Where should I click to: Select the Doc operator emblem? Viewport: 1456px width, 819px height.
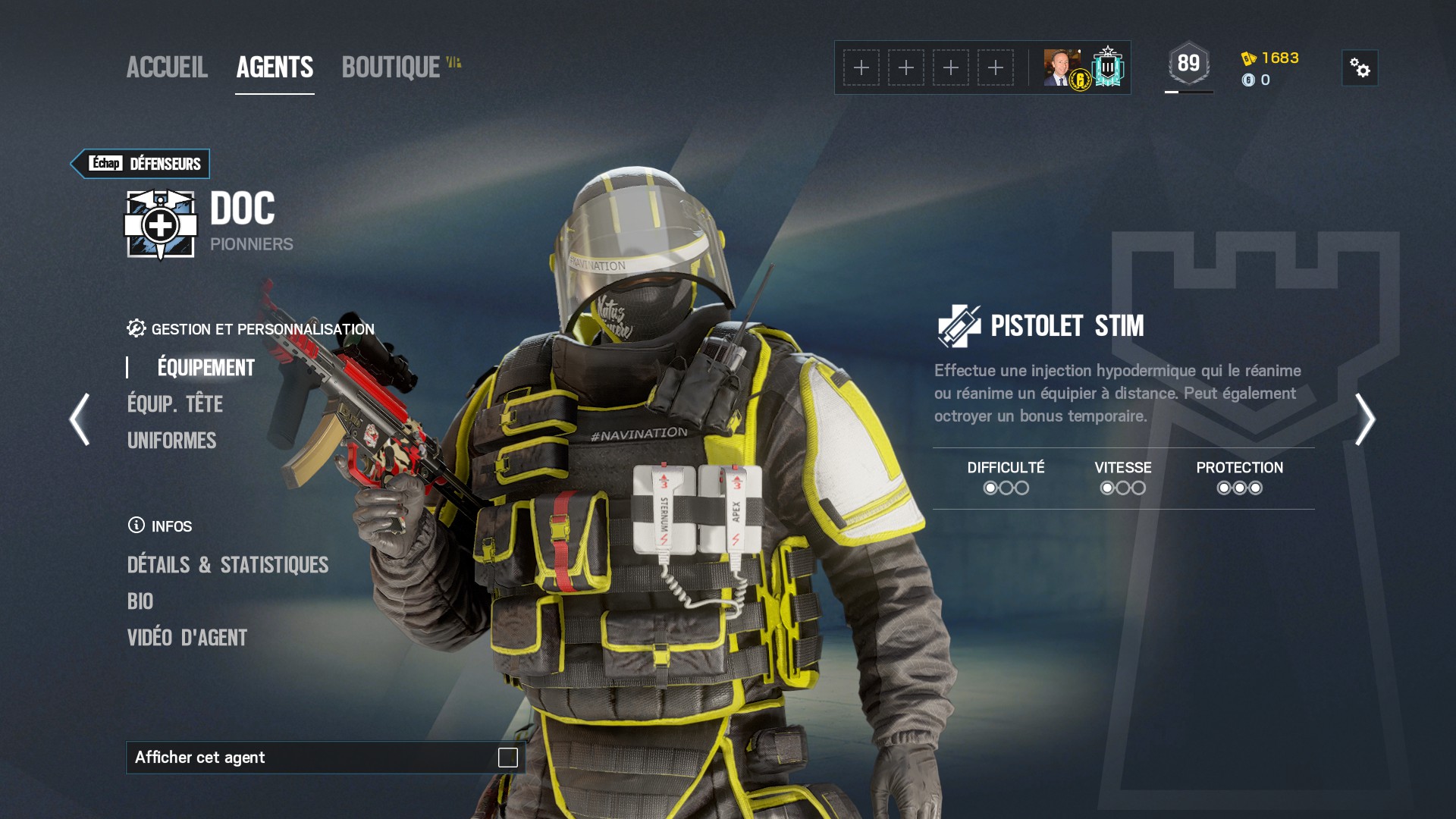[159, 224]
